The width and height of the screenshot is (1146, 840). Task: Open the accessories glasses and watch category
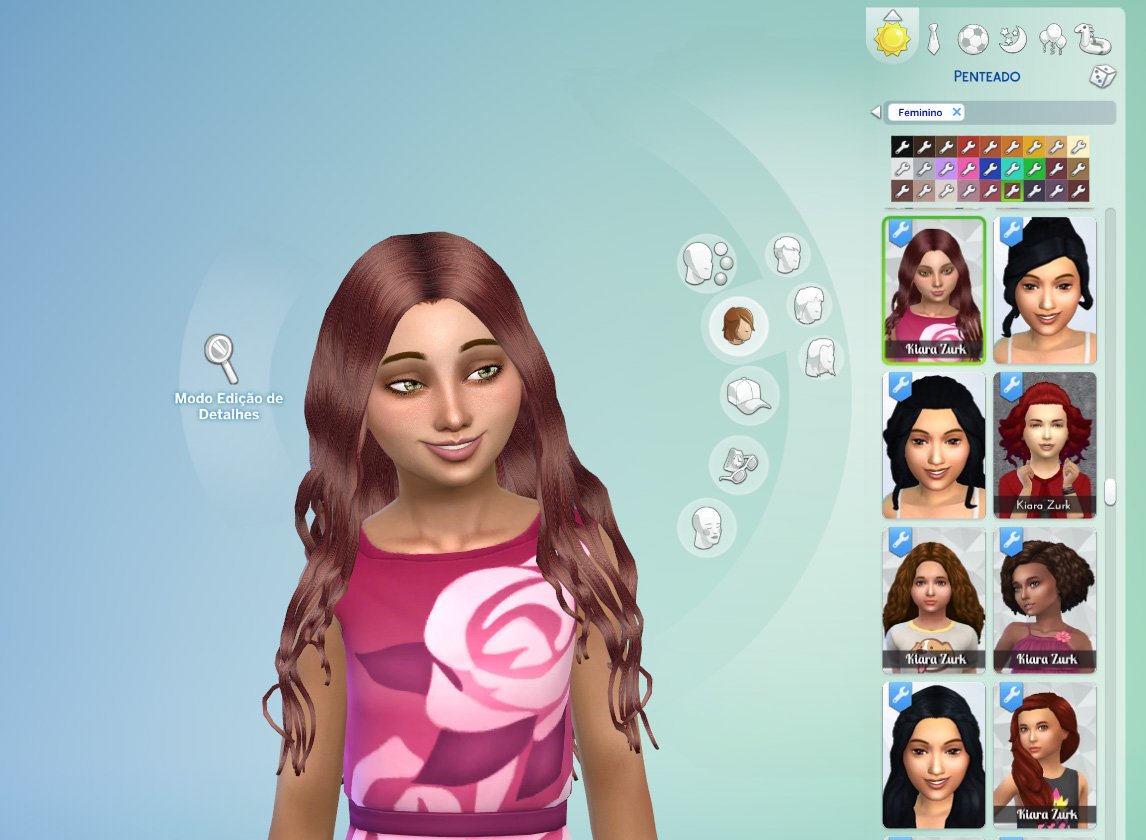[x=738, y=463]
